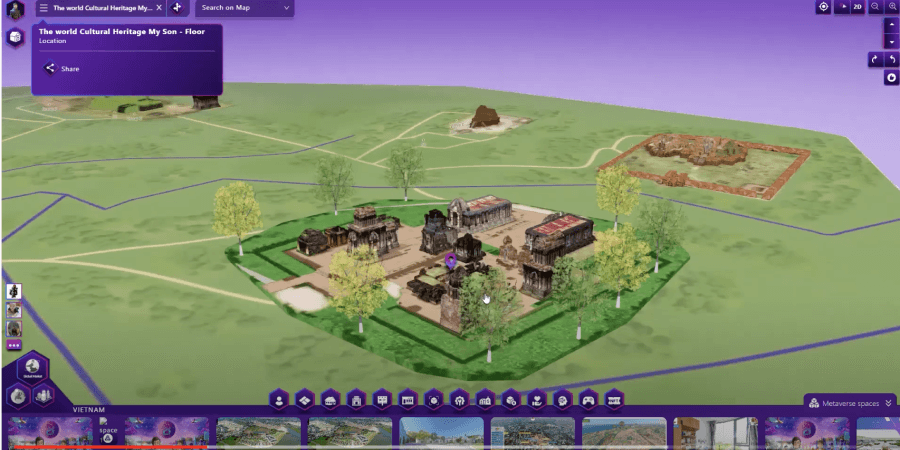Share the My Son location
The image size is (900, 450).
tap(61, 69)
